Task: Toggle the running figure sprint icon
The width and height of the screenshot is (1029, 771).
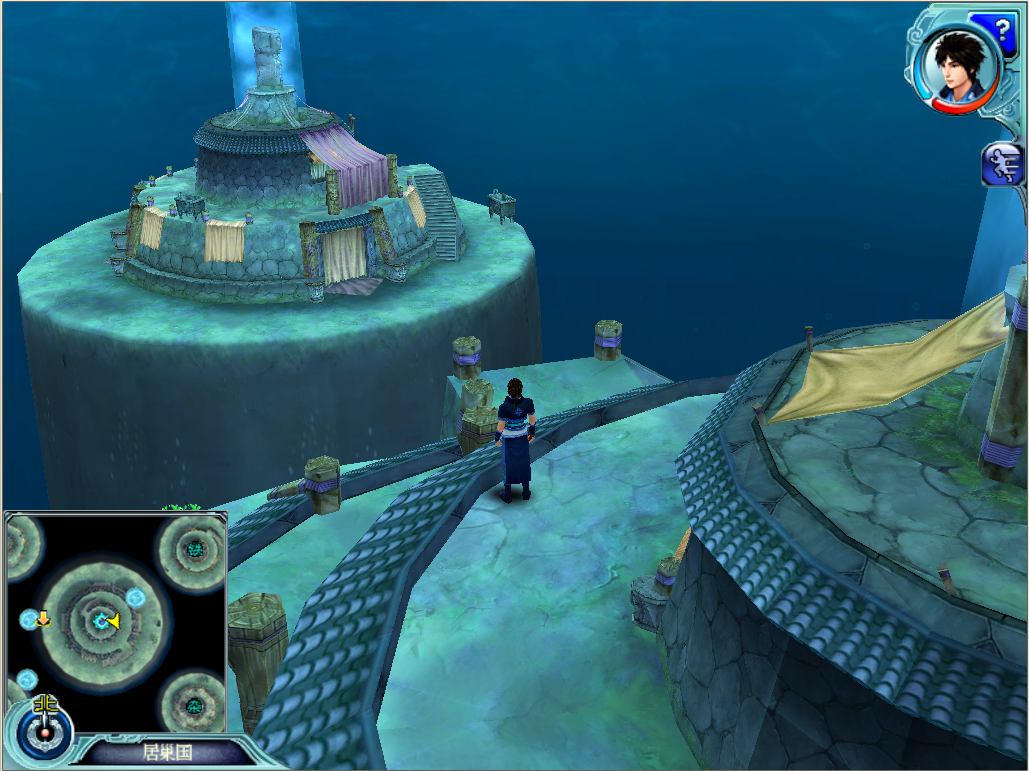Action: [x=1002, y=164]
